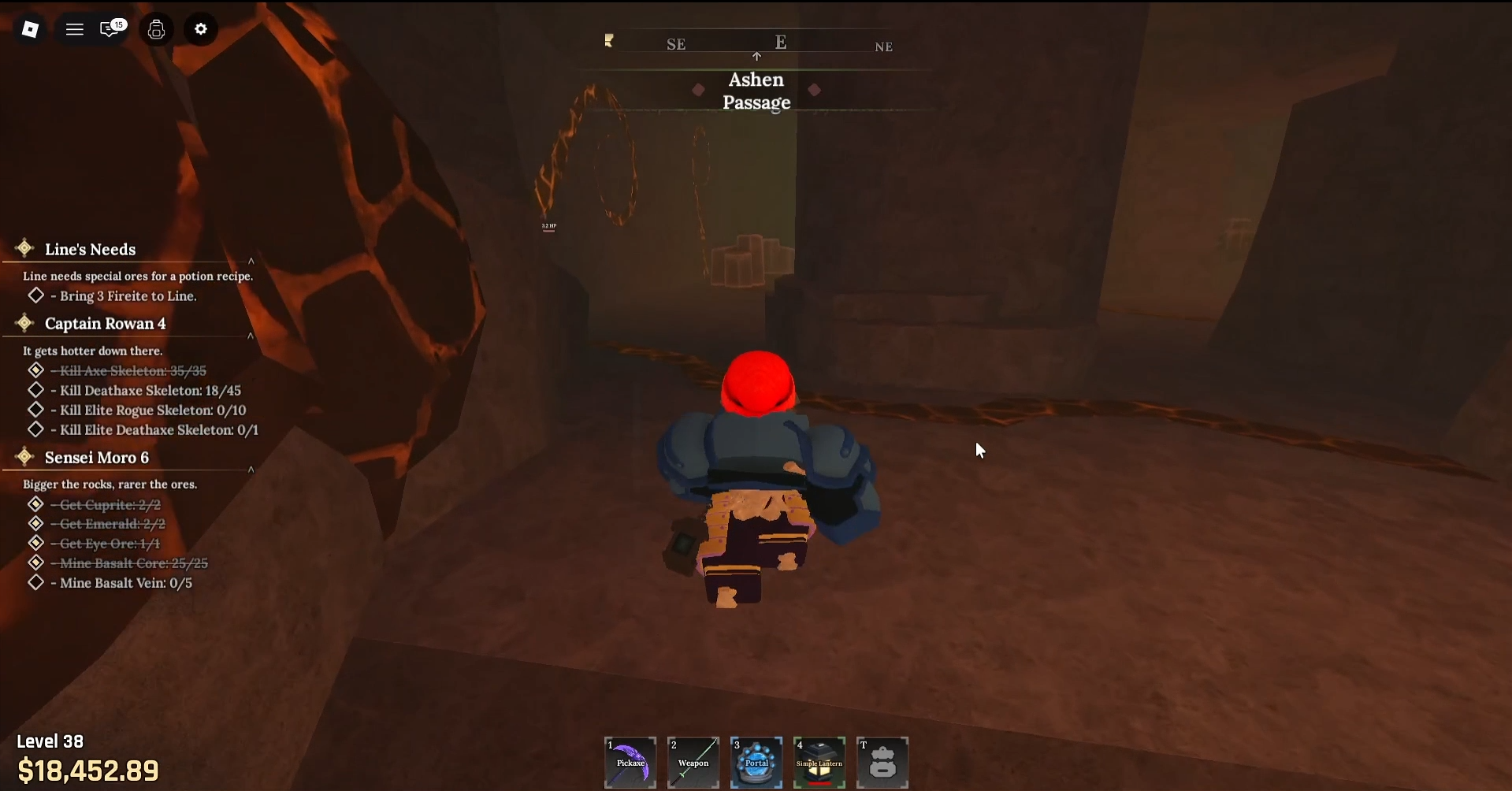This screenshot has height=791, width=1512.
Task: Open the settings gear menu
Action: coord(200,29)
